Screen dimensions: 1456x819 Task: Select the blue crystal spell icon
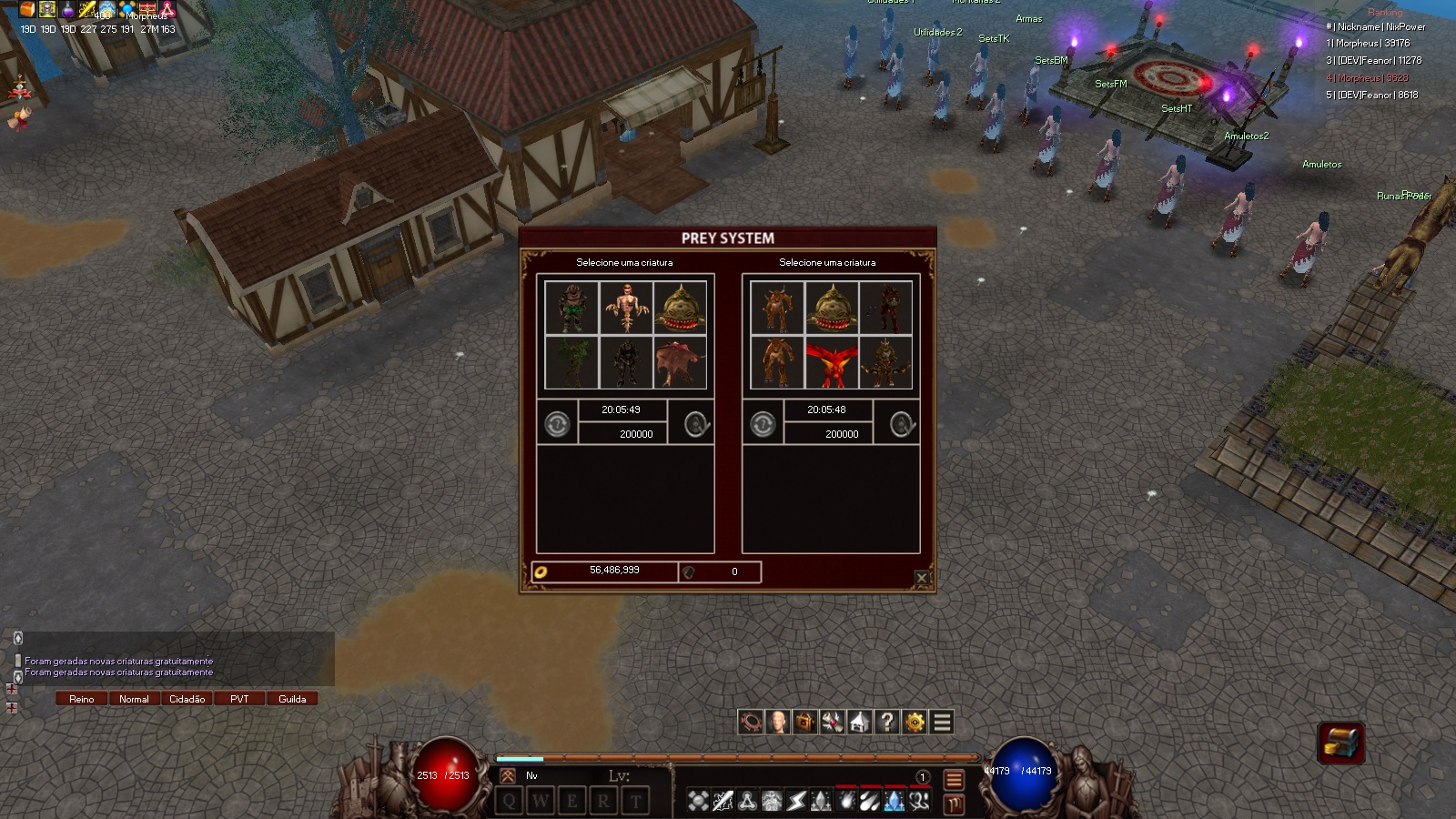point(894,801)
